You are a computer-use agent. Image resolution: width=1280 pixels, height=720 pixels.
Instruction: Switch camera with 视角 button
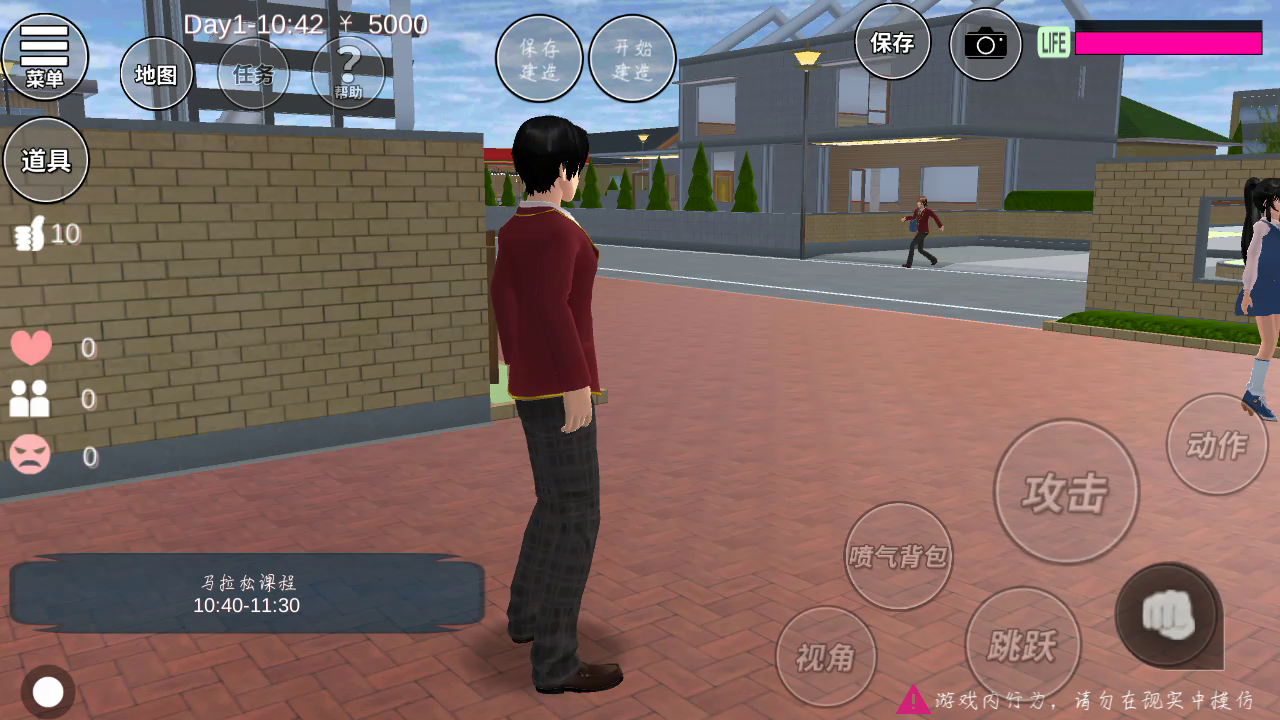(826, 656)
